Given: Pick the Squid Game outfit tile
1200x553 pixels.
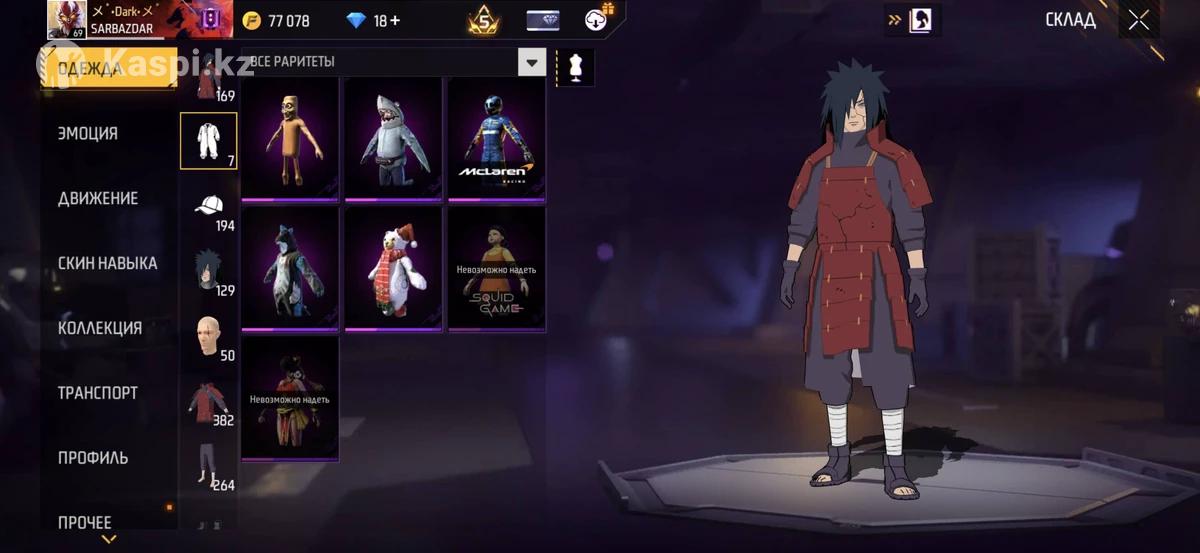Looking at the screenshot, I should (496, 267).
